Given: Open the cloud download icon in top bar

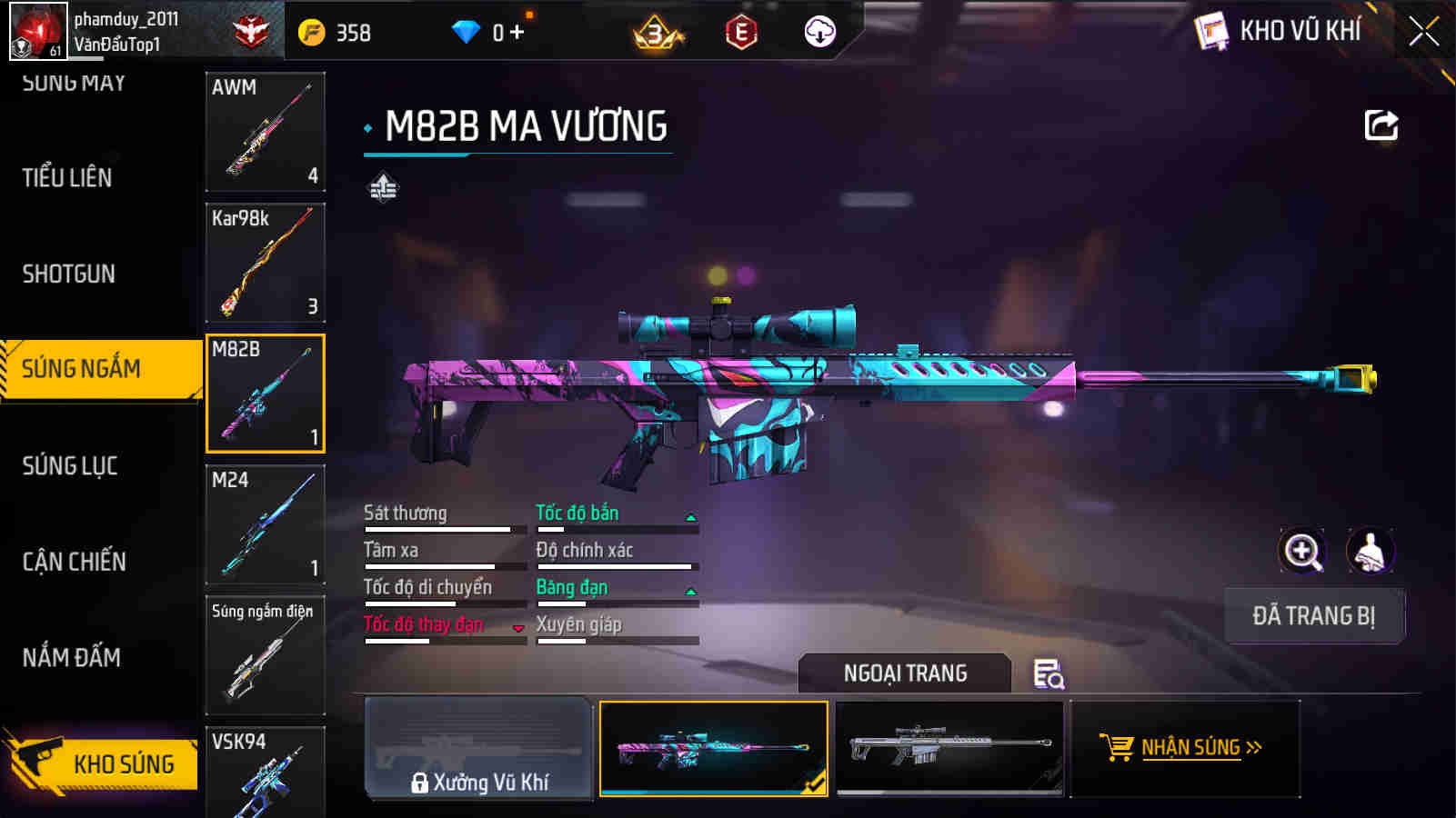Looking at the screenshot, I should pyautogui.click(x=819, y=31).
